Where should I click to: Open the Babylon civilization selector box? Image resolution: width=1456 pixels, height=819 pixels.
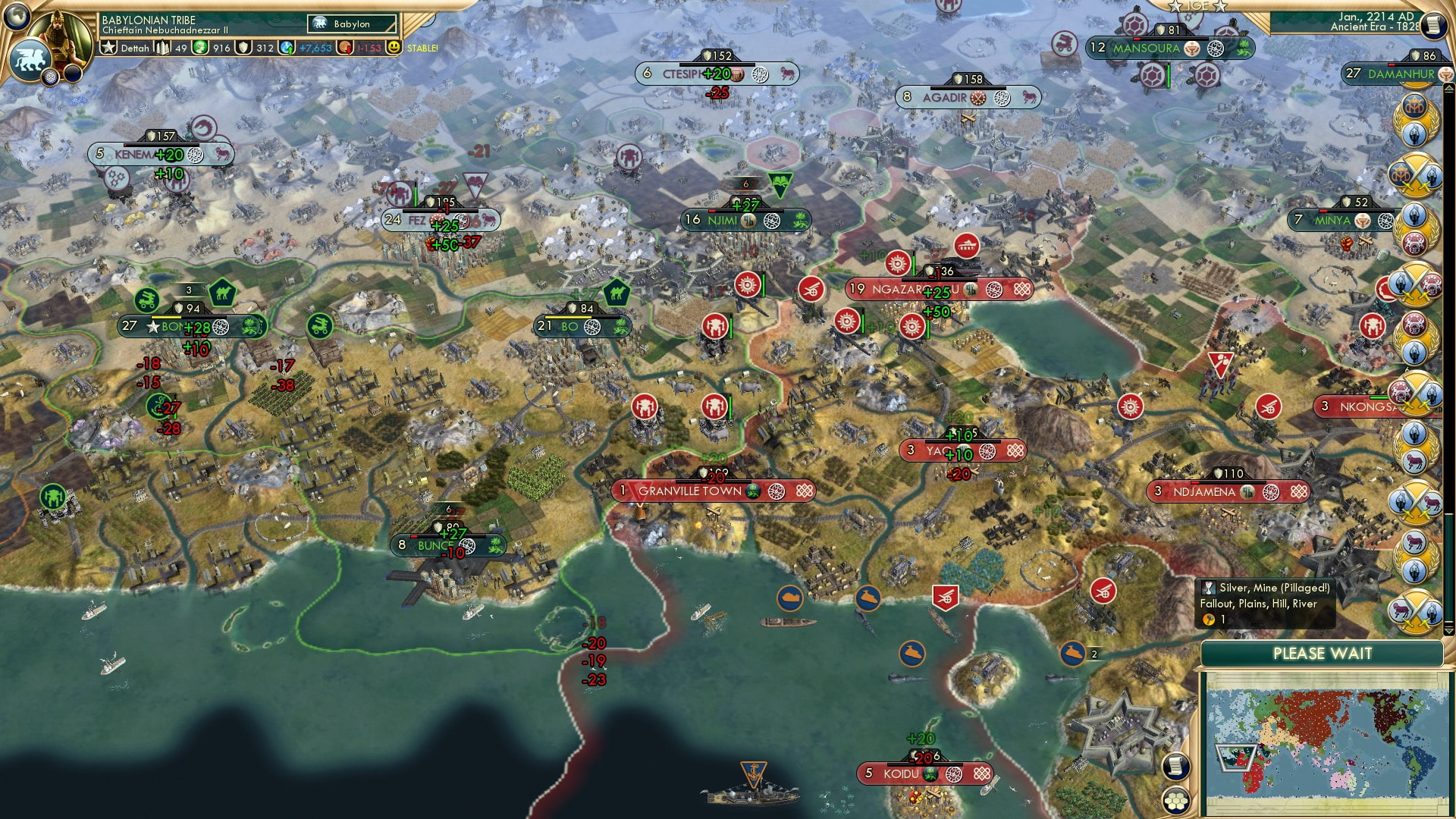point(350,24)
